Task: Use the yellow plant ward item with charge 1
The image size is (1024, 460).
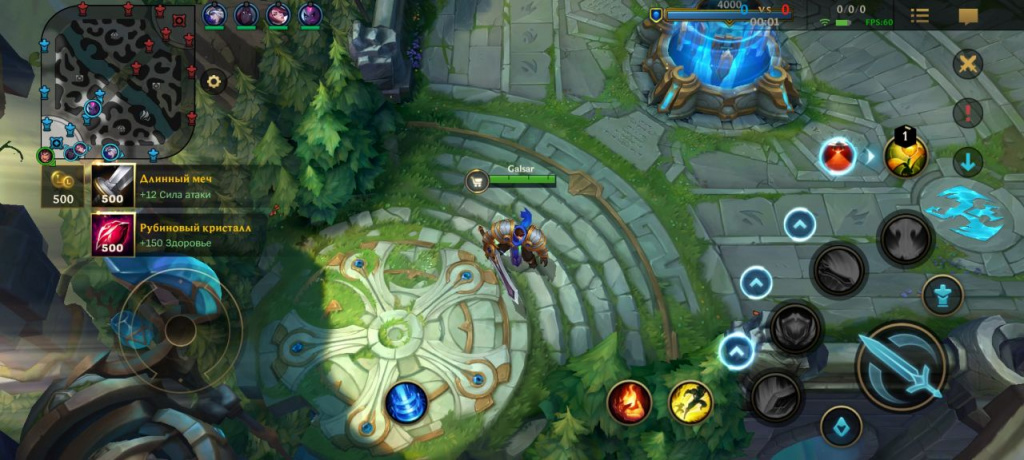Action: [x=905, y=155]
